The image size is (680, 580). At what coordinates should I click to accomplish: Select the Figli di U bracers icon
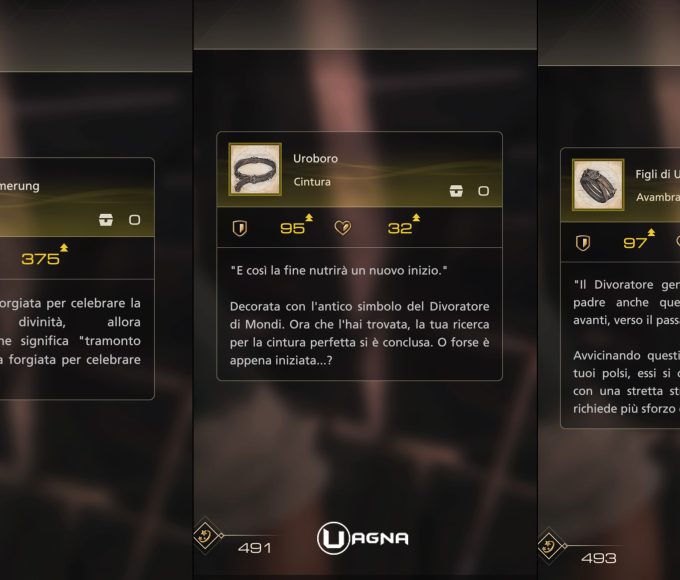(x=598, y=186)
